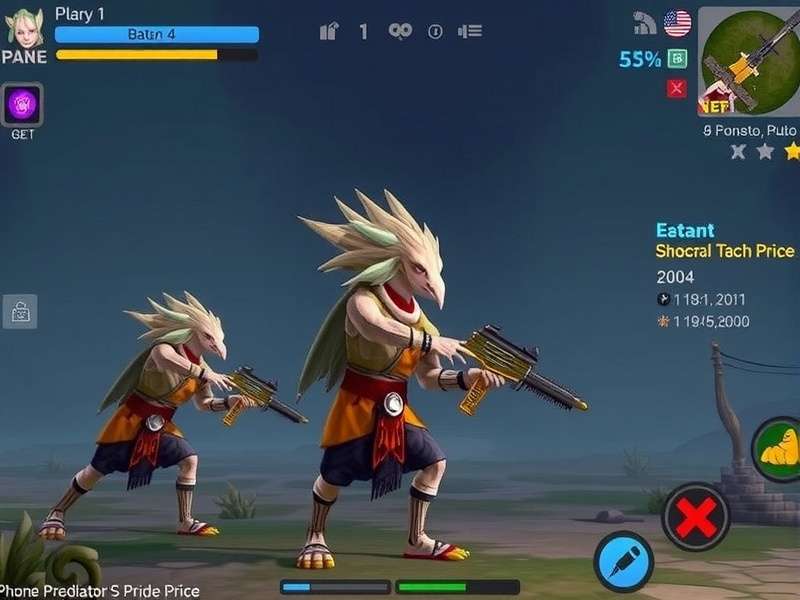Screen dimensions: 800x600
Task: Close using the small red X box
Action: click(677, 89)
